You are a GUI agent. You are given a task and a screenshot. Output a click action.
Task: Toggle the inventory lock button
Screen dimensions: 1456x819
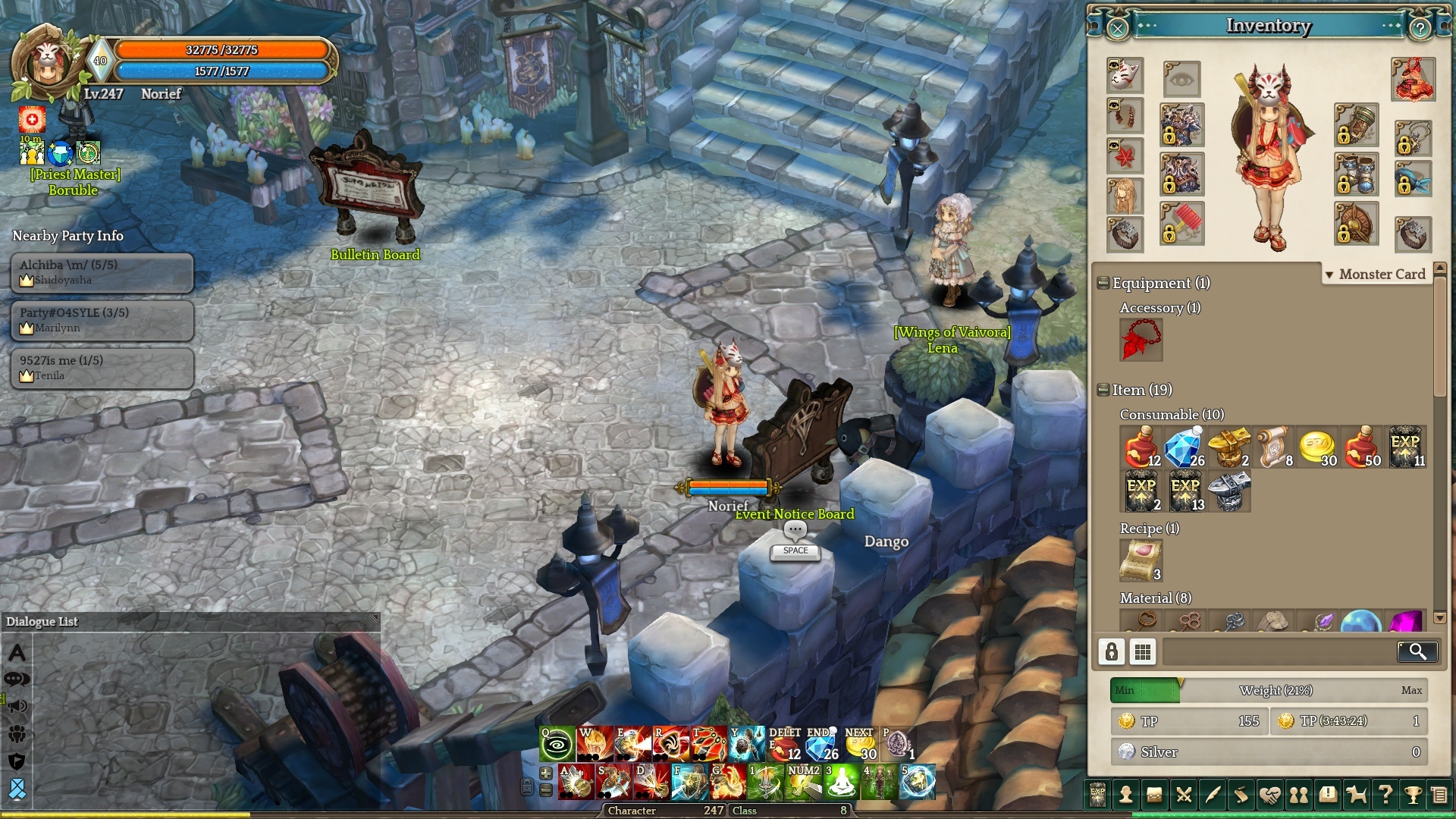(x=1112, y=651)
